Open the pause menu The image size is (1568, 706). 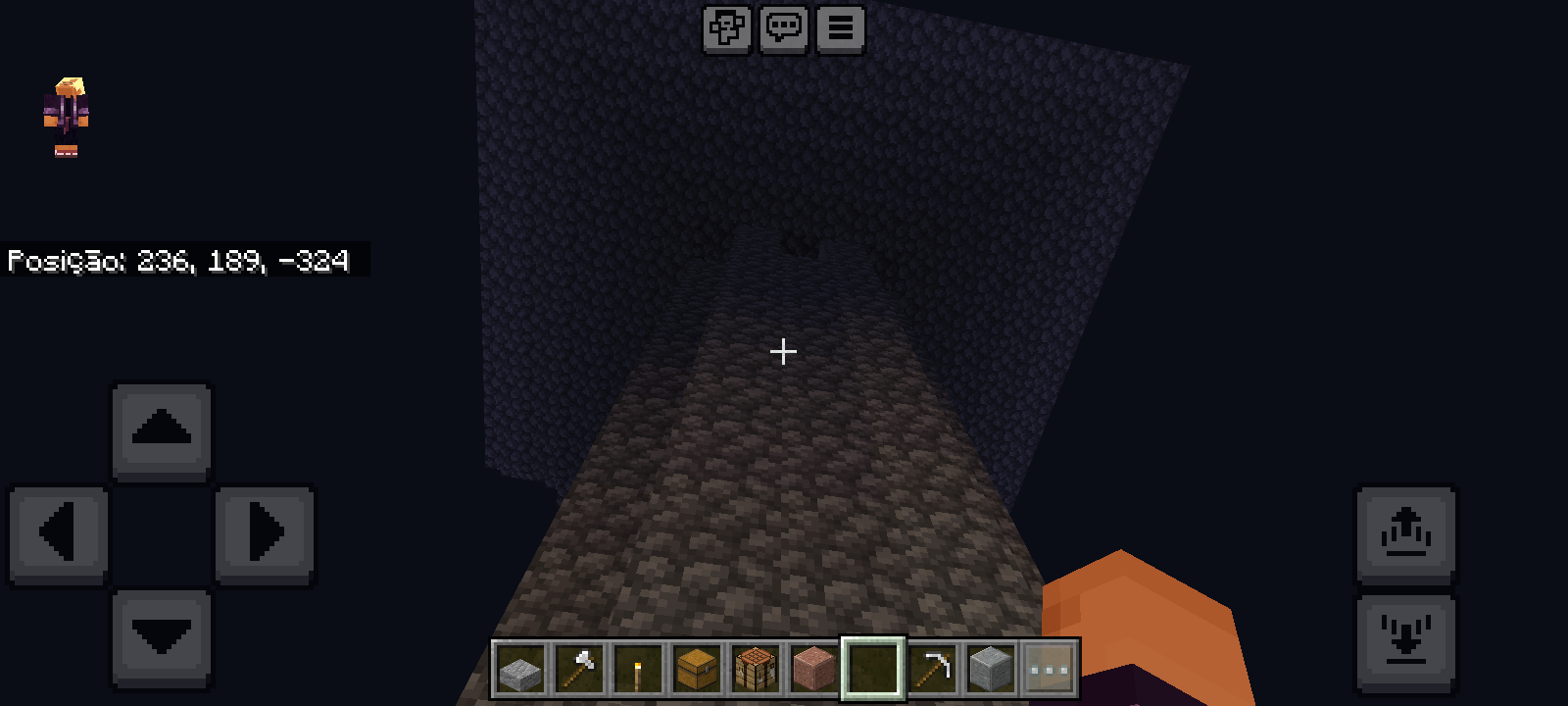click(840, 29)
